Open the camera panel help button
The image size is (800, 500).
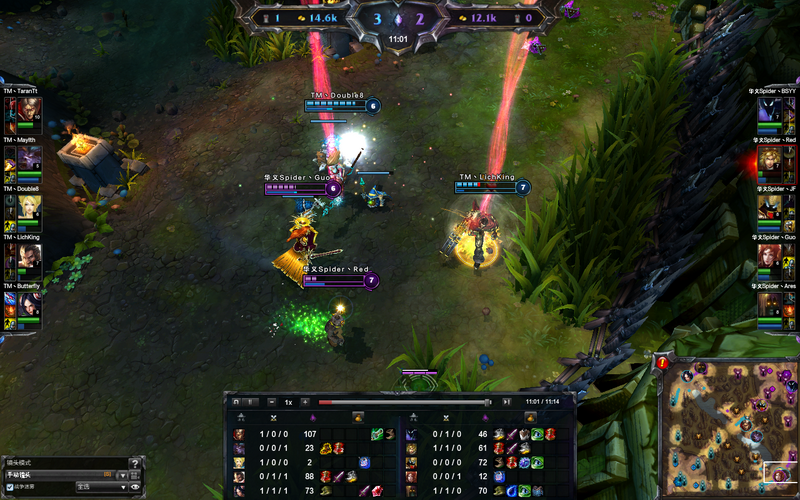point(135,463)
